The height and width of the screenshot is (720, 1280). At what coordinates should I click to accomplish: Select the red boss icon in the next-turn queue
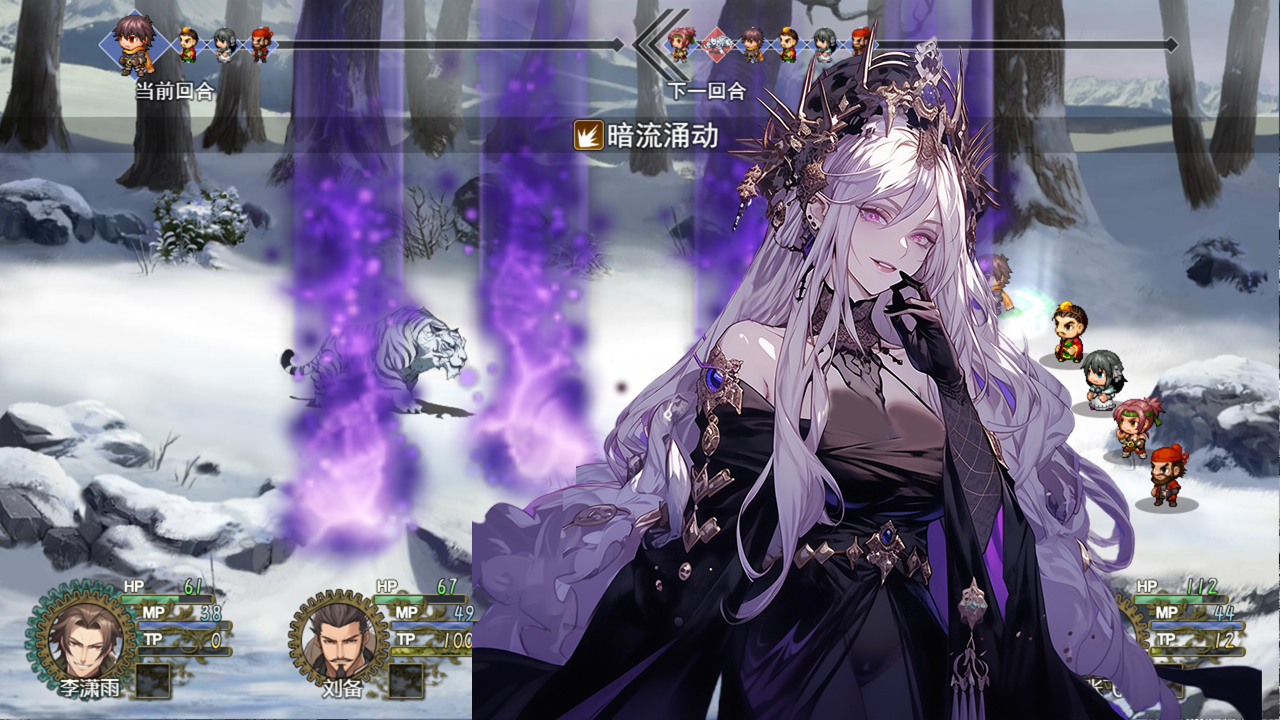[716, 43]
